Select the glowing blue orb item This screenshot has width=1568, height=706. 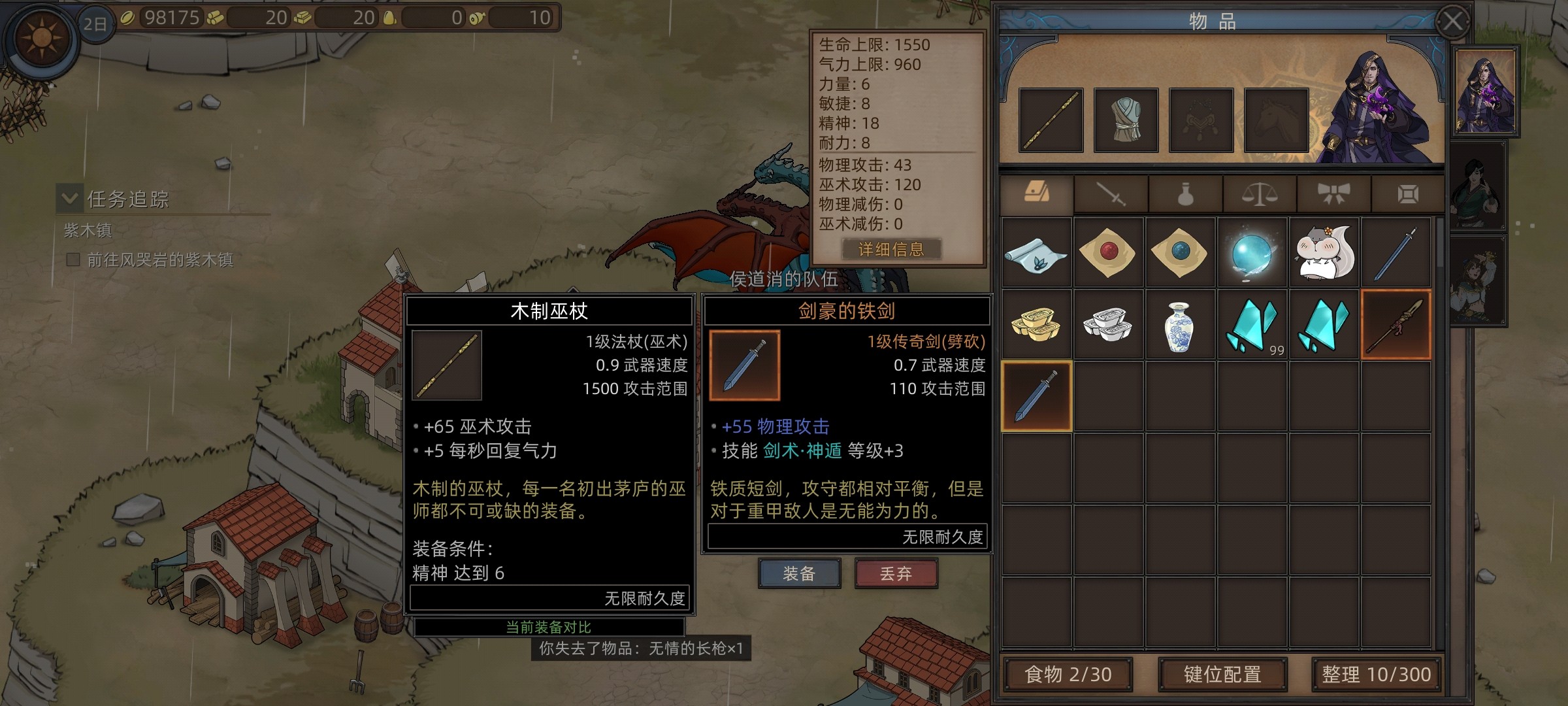pos(1251,253)
